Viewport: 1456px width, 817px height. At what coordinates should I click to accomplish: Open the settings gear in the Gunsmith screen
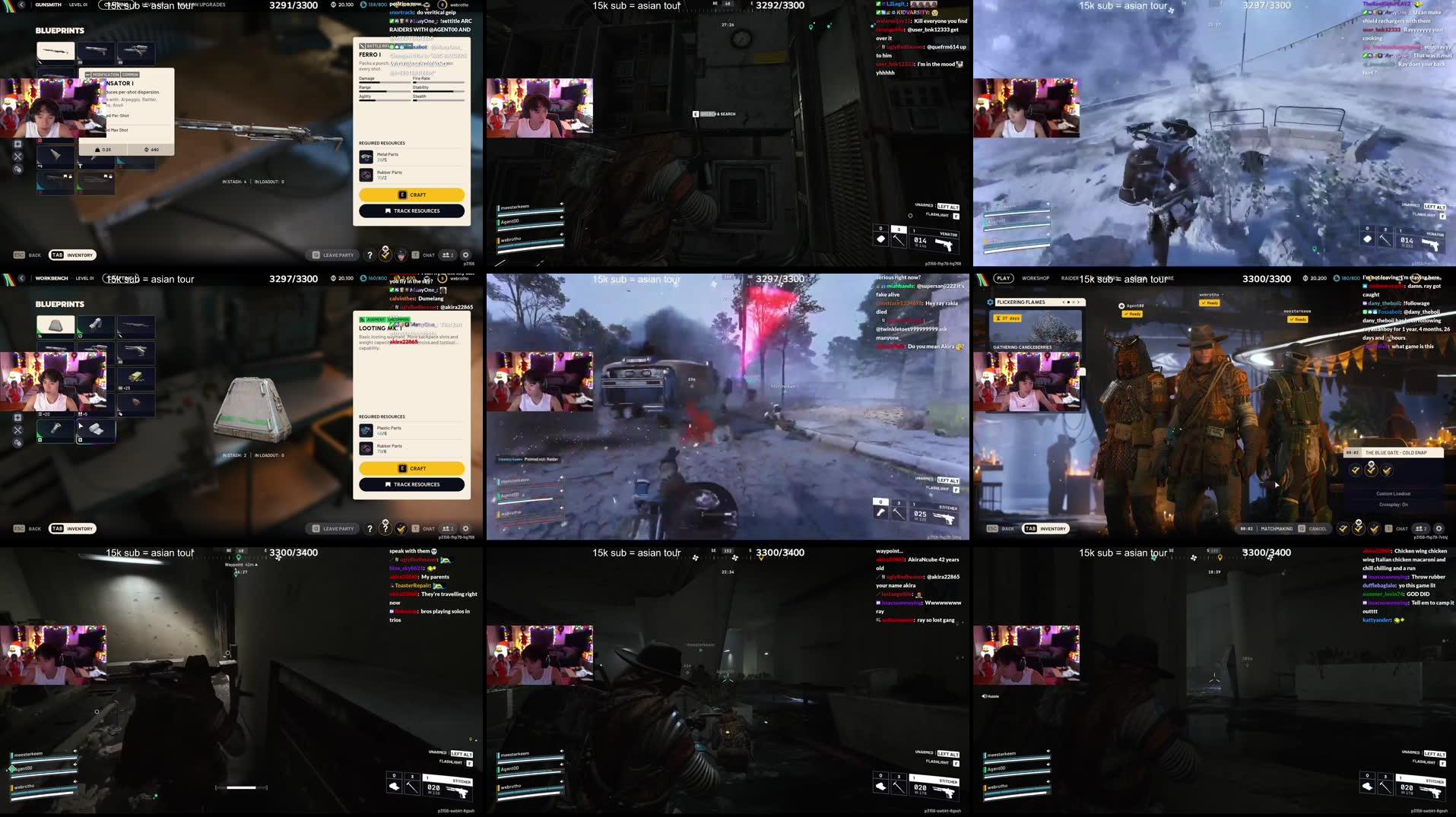[x=465, y=255]
